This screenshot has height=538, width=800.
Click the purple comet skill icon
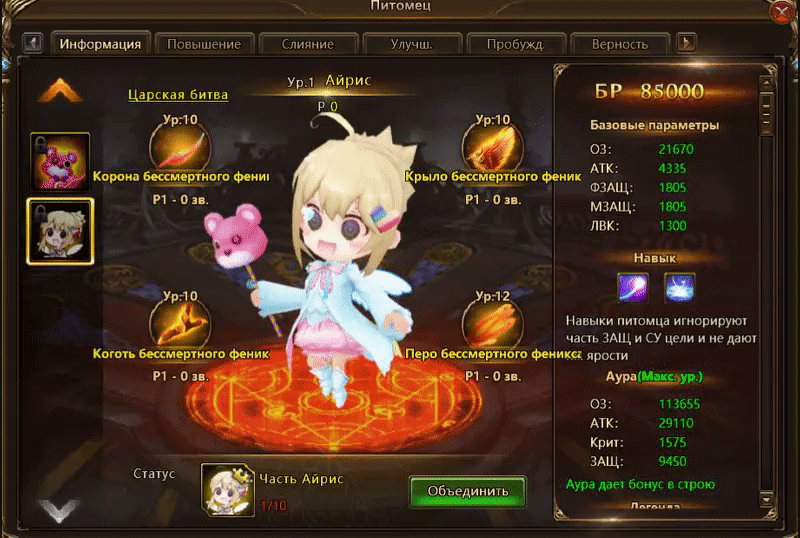pos(633,287)
